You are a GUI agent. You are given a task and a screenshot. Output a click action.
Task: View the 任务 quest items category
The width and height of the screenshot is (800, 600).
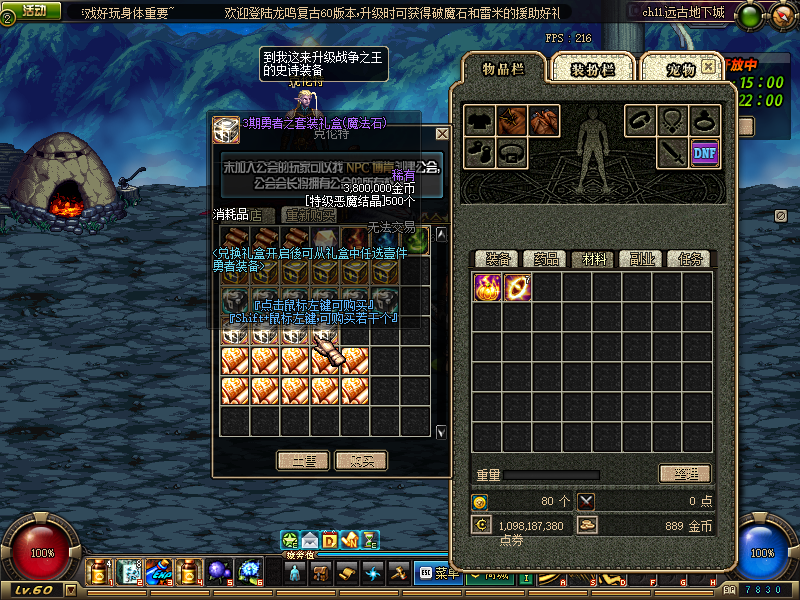pos(690,259)
